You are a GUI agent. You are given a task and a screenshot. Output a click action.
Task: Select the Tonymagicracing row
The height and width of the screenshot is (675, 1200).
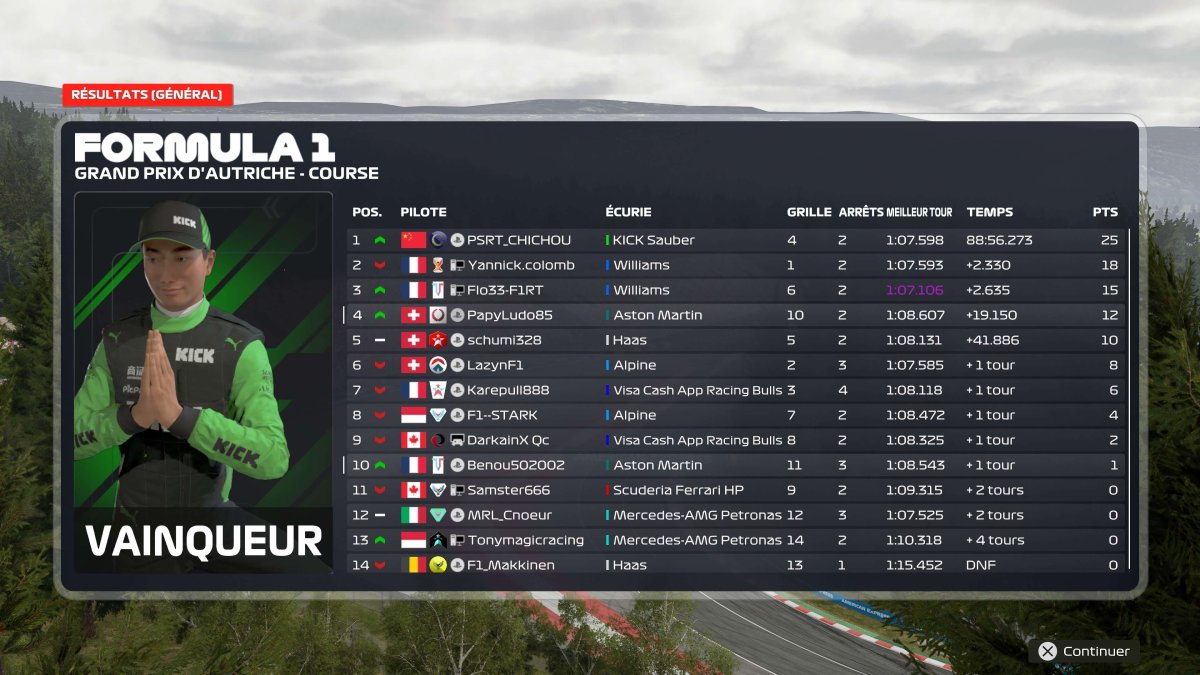(x=735, y=540)
